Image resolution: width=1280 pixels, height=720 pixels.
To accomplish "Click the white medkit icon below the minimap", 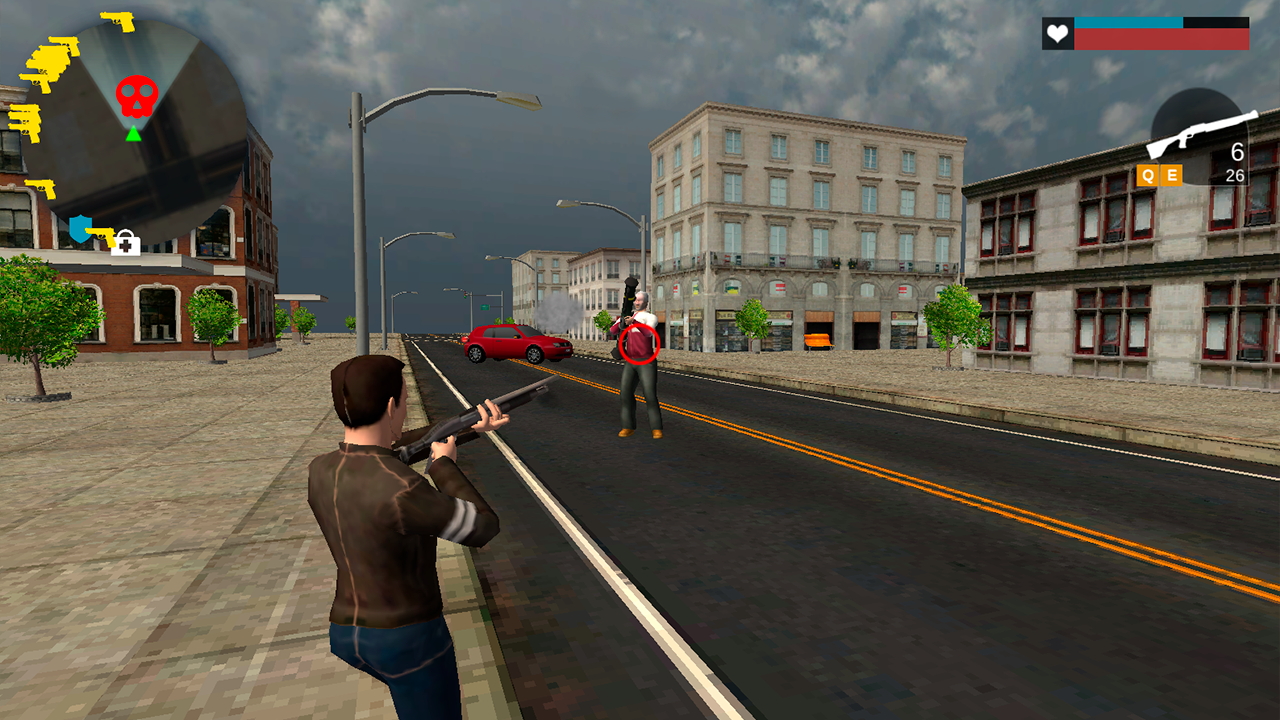I will [x=126, y=242].
